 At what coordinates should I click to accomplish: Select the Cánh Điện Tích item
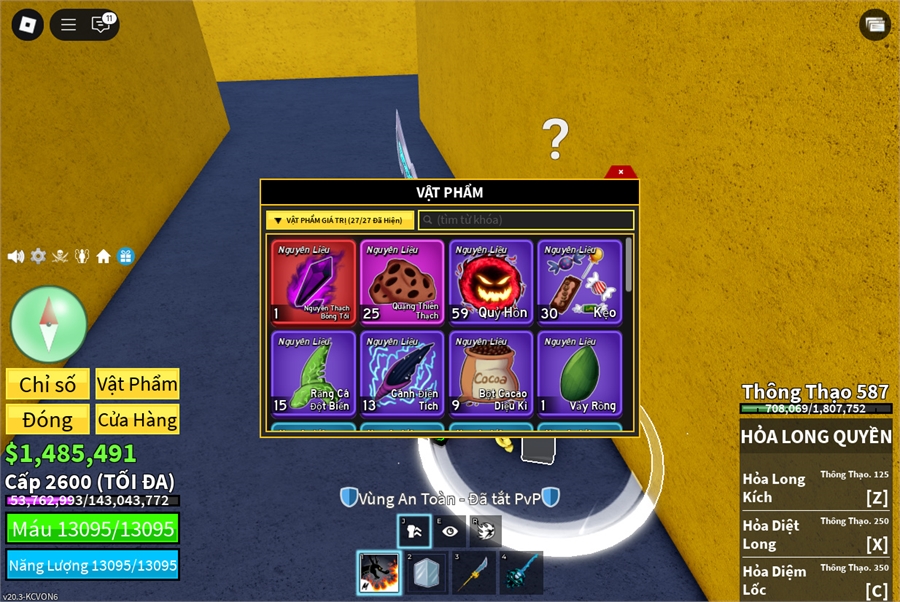point(402,373)
